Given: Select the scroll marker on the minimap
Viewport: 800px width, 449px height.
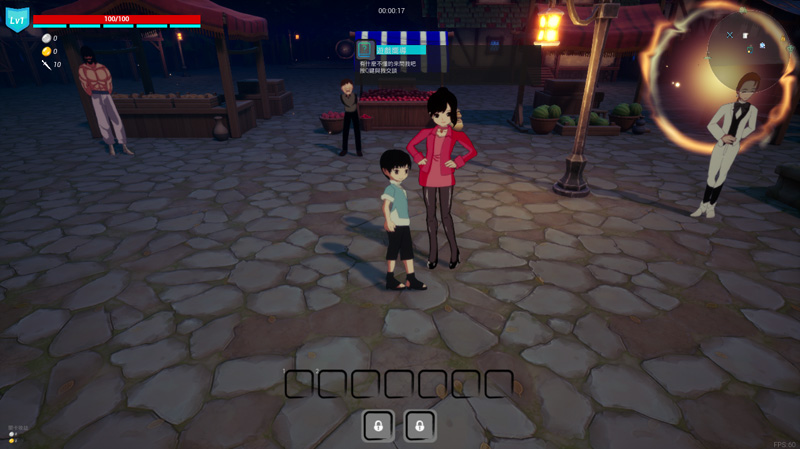Looking at the screenshot, I should coord(745,36).
